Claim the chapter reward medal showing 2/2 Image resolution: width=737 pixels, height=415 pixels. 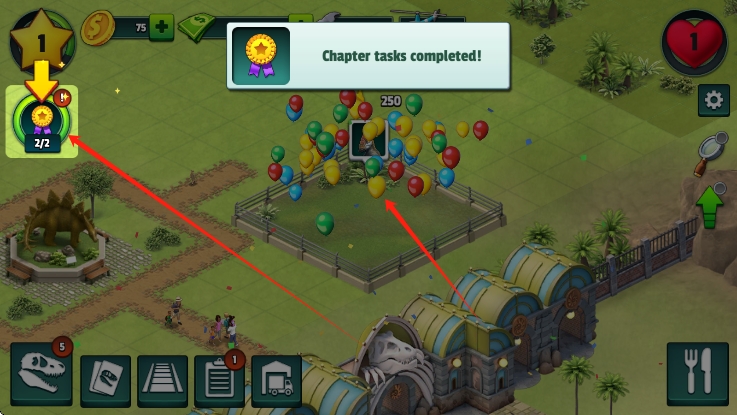pyautogui.click(x=41, y=122)
